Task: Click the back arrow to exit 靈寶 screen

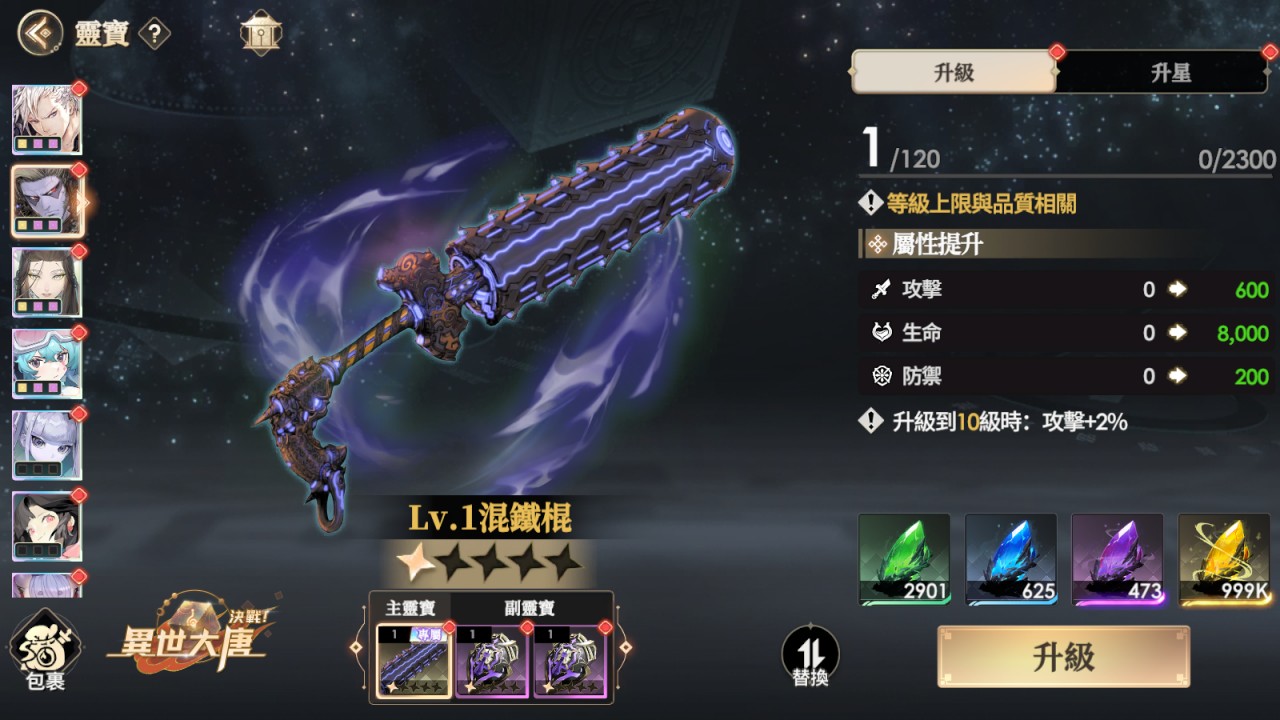Action: [x=38, y=31]
